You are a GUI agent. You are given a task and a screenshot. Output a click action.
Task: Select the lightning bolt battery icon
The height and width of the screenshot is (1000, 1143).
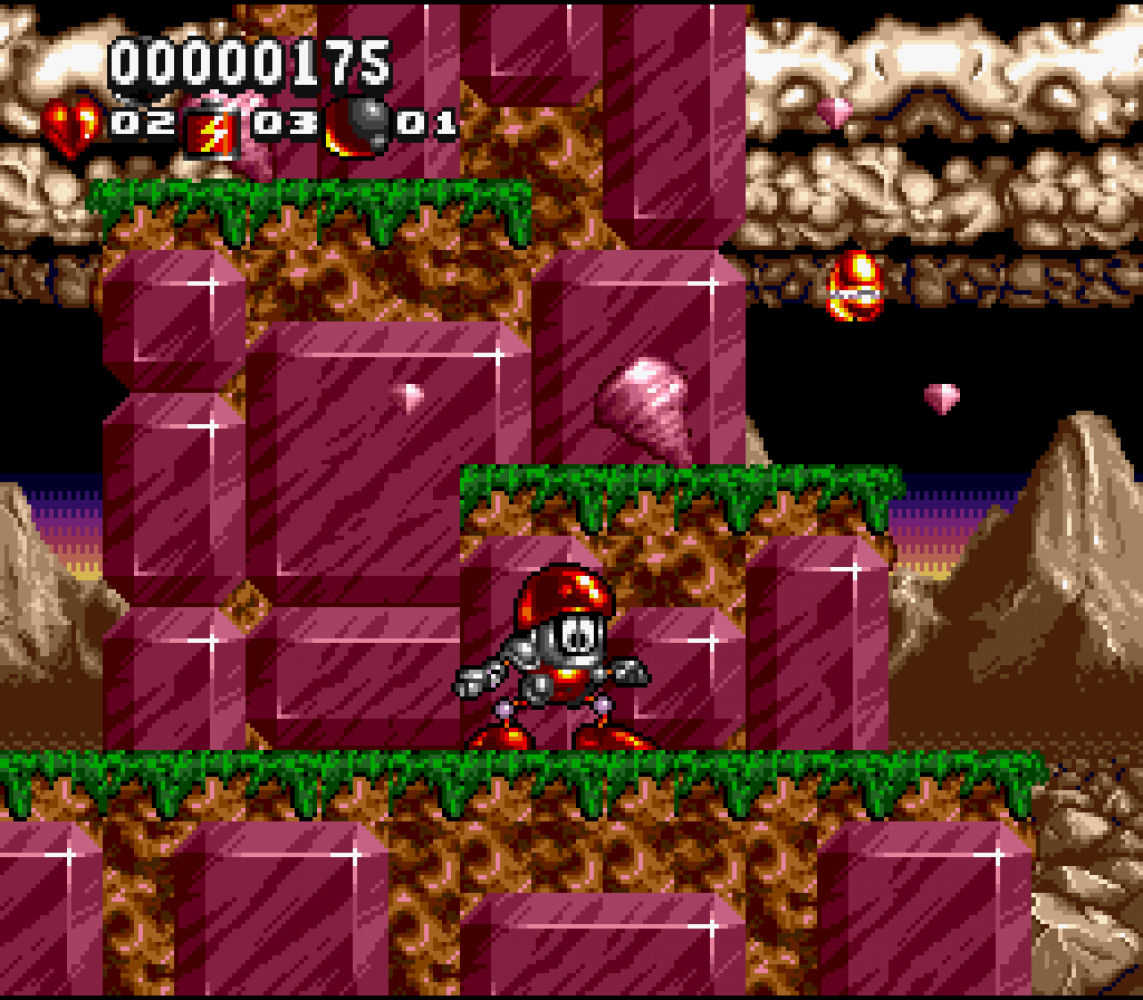(x=212, y=129)
